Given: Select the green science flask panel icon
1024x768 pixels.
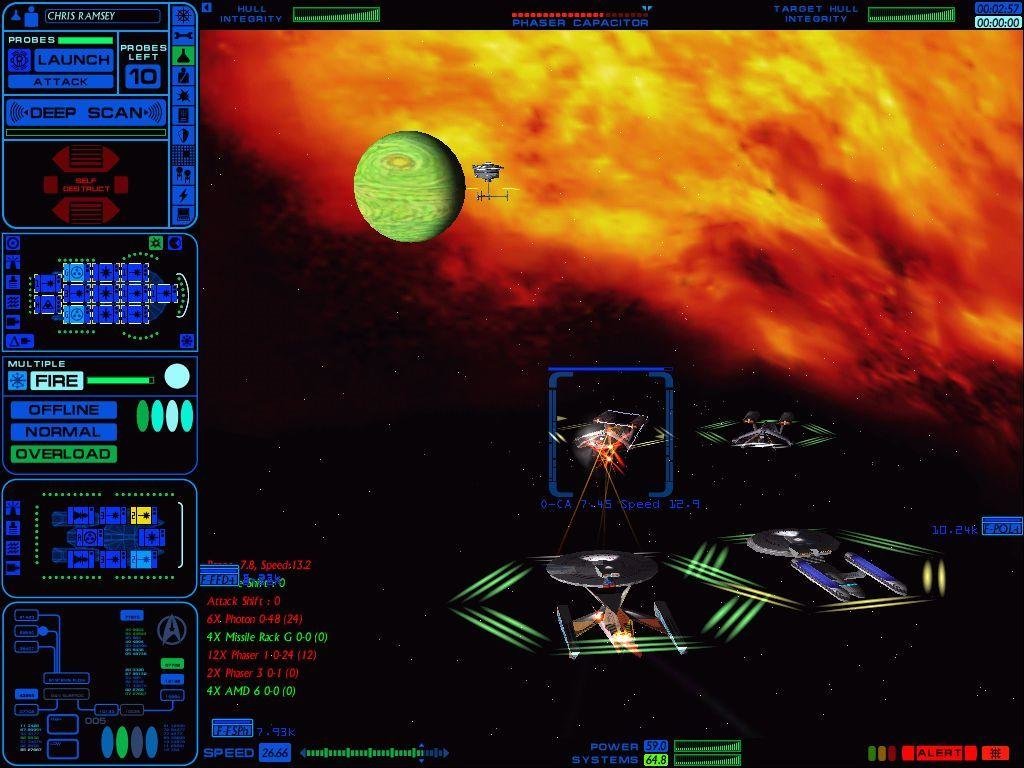Looking at the screenshot, I should pyautogui.click(x=184, y=56).
